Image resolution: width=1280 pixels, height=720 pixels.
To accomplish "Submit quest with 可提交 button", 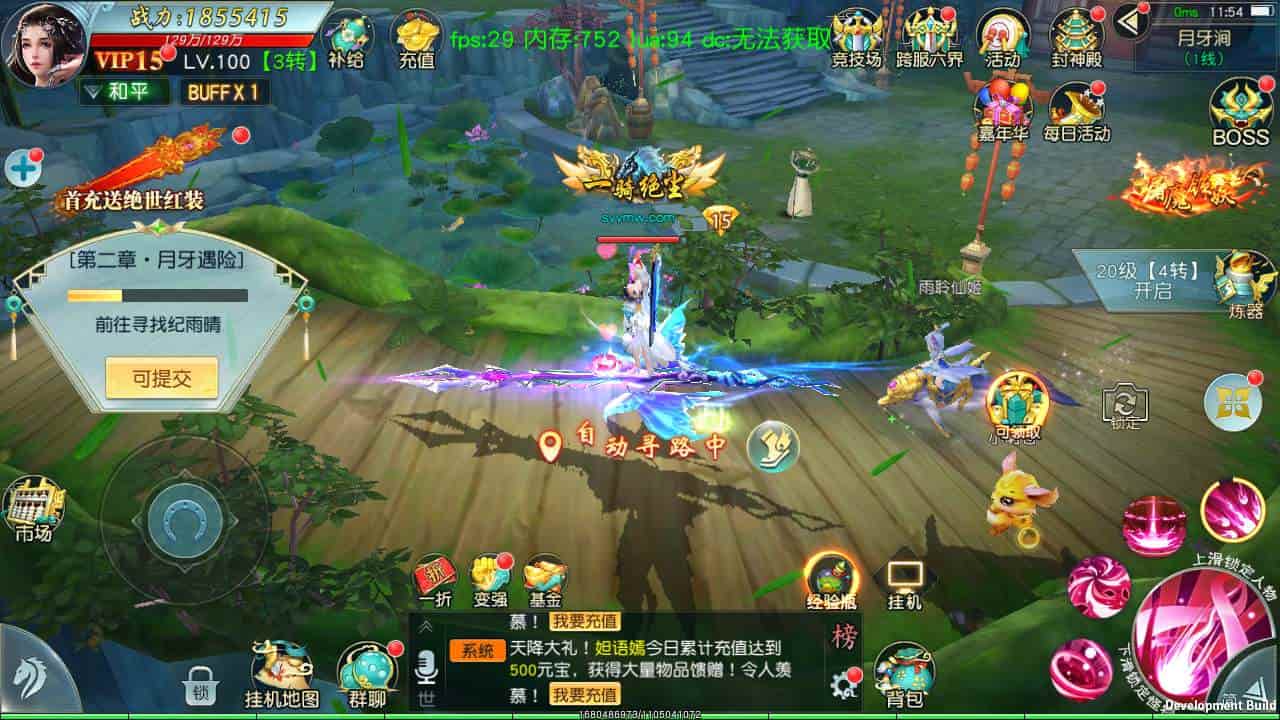I will point(161,378).
